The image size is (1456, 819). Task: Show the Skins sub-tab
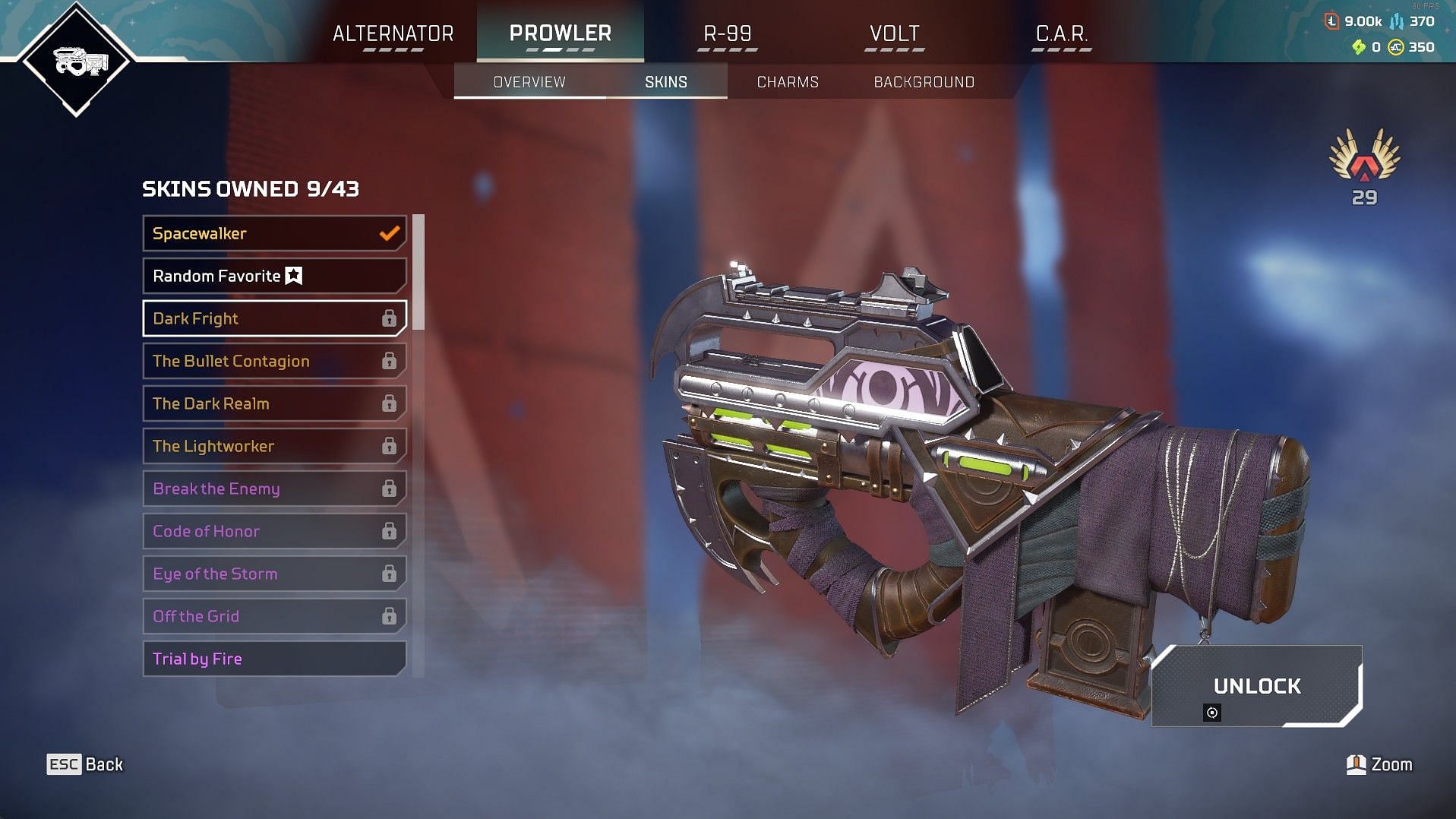666,82
